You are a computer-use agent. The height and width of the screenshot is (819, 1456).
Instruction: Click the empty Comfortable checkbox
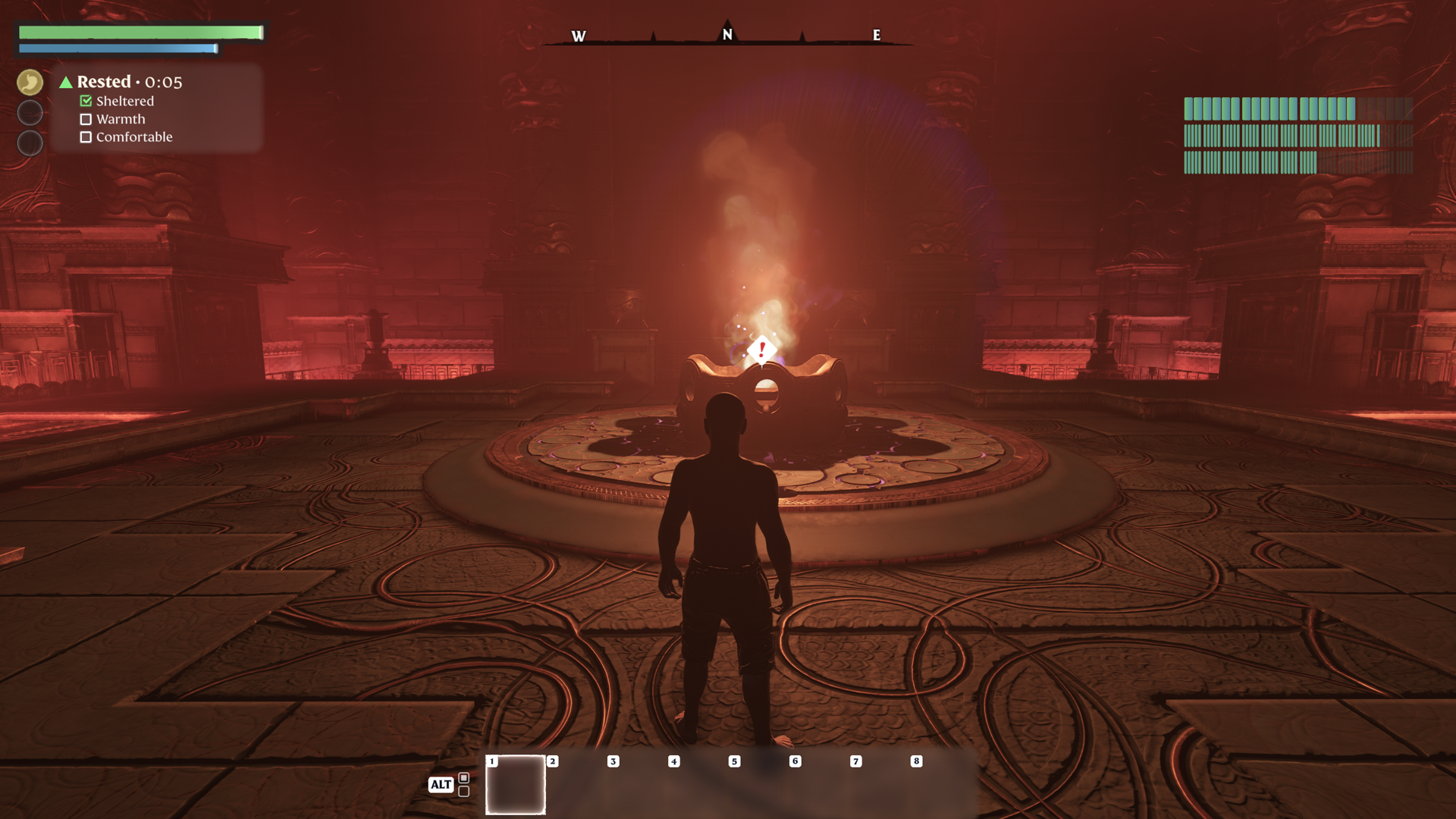(86, 137)
